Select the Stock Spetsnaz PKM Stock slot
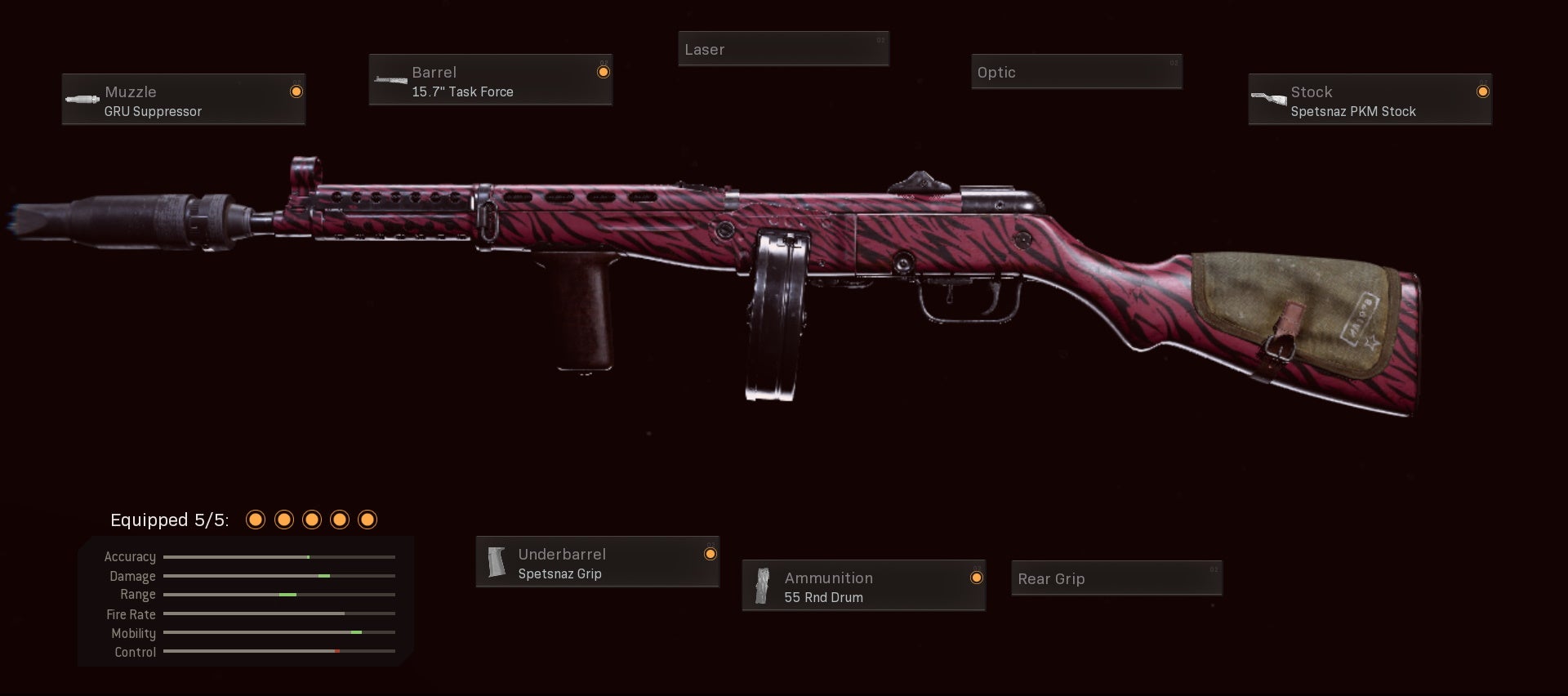The height and width of the screenshot is (696, 1568). [1370, 100]
